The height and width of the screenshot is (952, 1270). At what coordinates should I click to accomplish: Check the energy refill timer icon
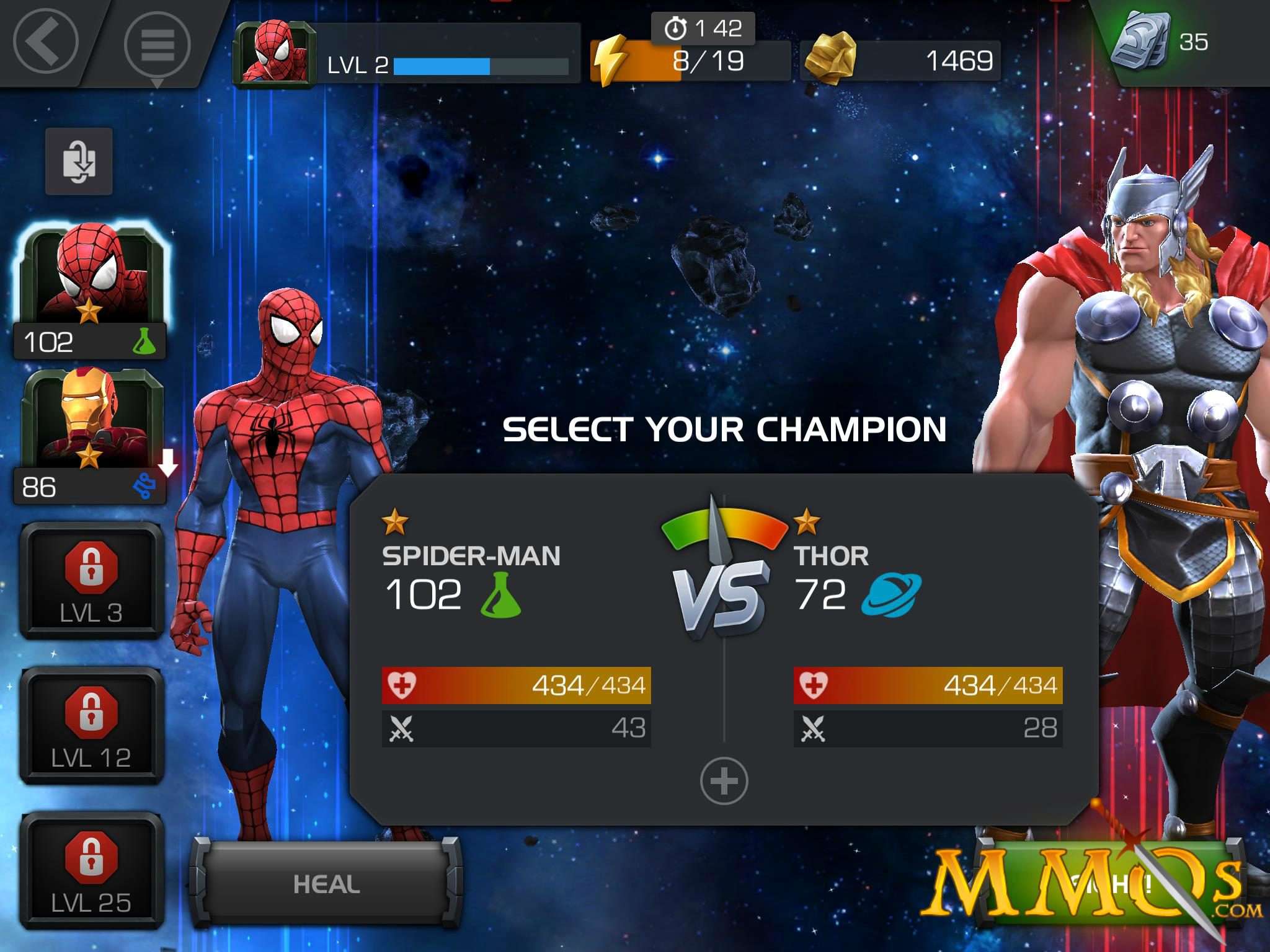(676, 27)
